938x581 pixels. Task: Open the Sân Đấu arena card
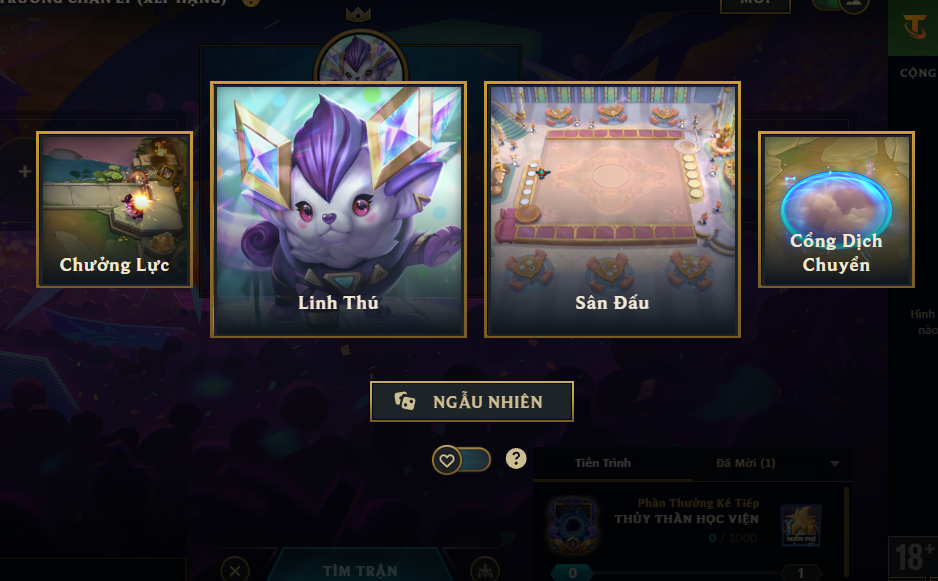612,210
